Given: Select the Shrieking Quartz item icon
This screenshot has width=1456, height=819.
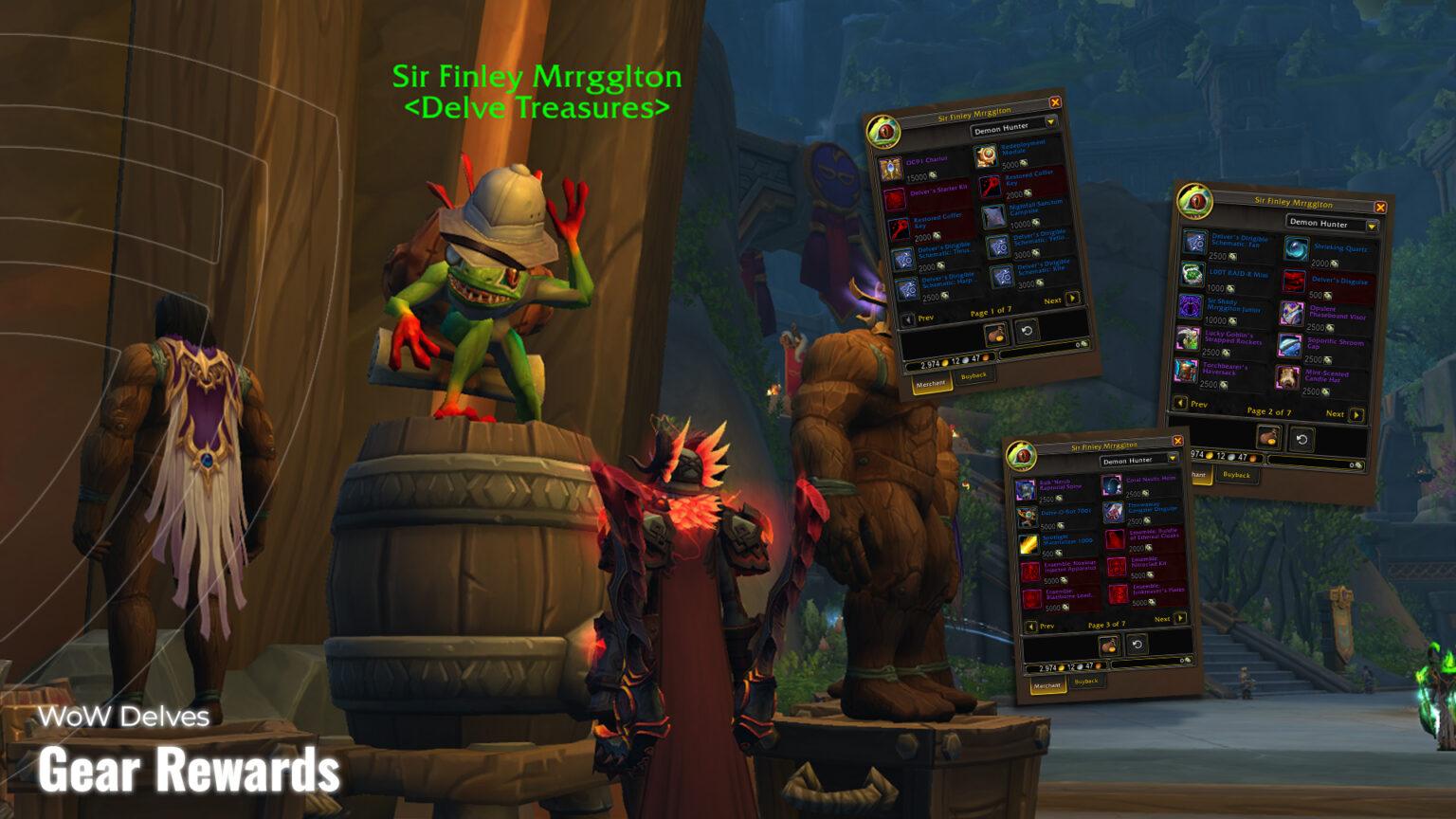Looking at the screenshot, I should point(1298,248).
